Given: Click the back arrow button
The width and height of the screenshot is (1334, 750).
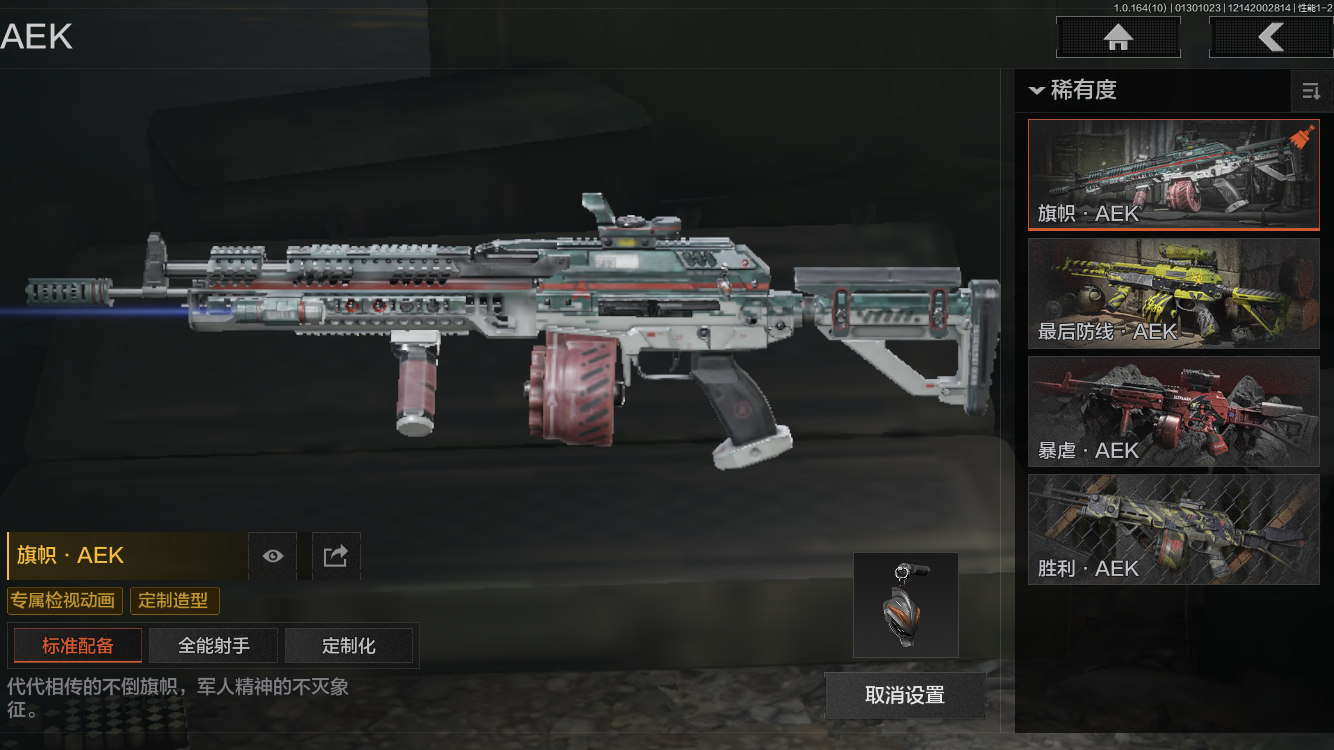Looking at the screenshot, I should 1270,38.
